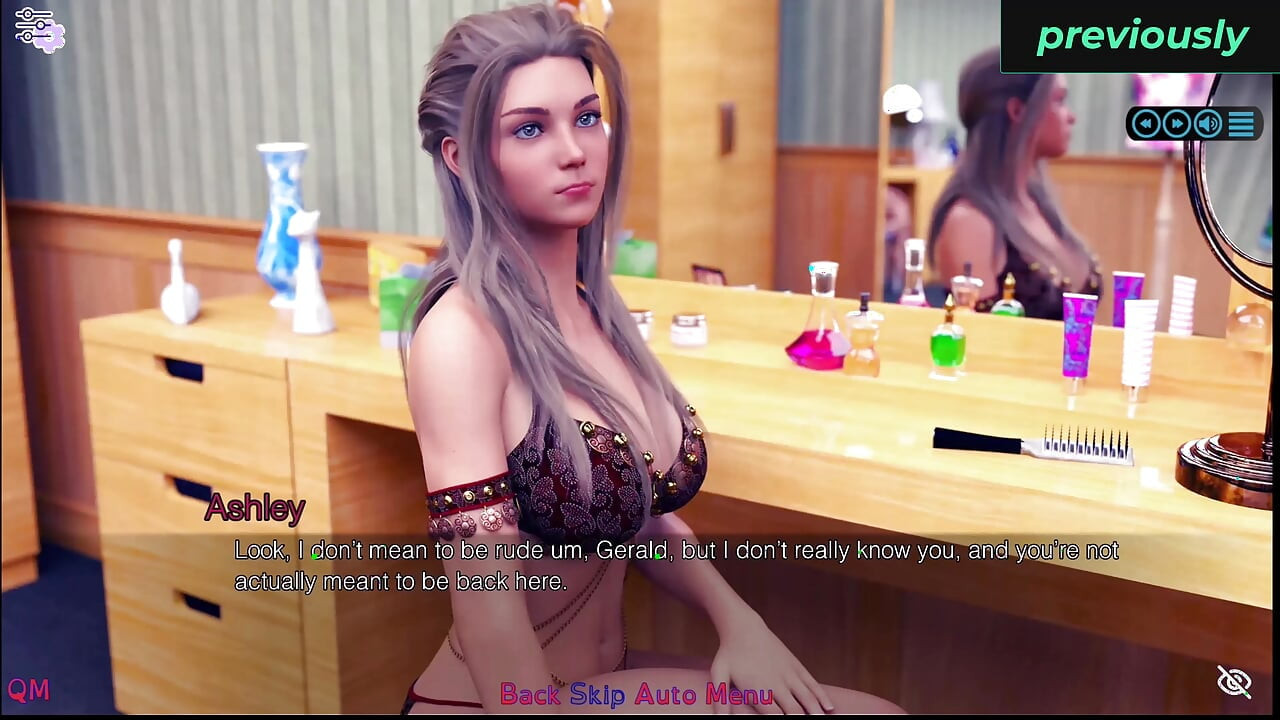This screenshot has height=720, width=1280.
Task: Open the settings sliders gear icon
Action: pos(39,28)
